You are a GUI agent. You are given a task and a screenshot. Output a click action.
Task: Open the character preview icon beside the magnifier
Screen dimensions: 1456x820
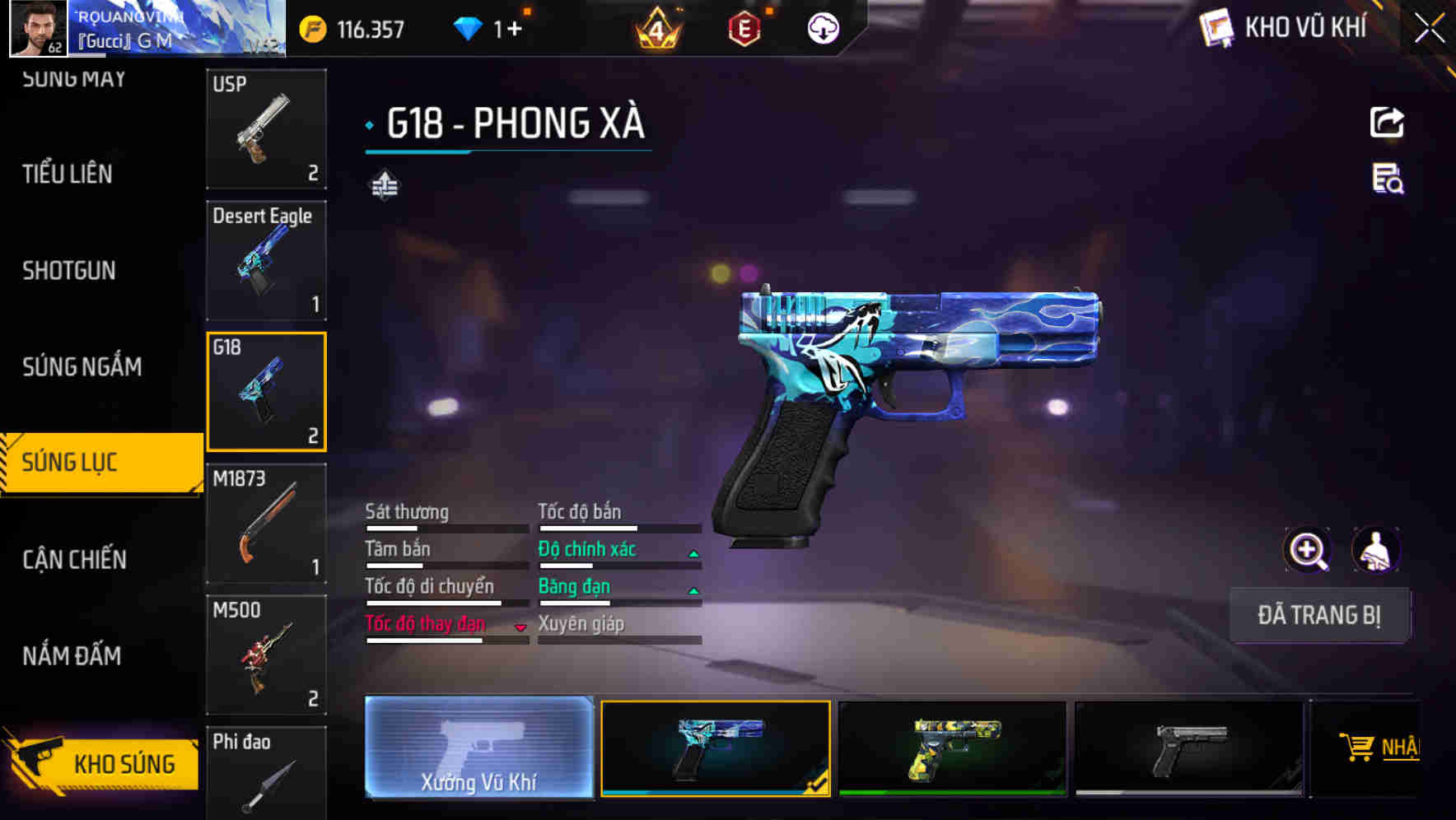pyautogui.click(x=1377, y=550)
